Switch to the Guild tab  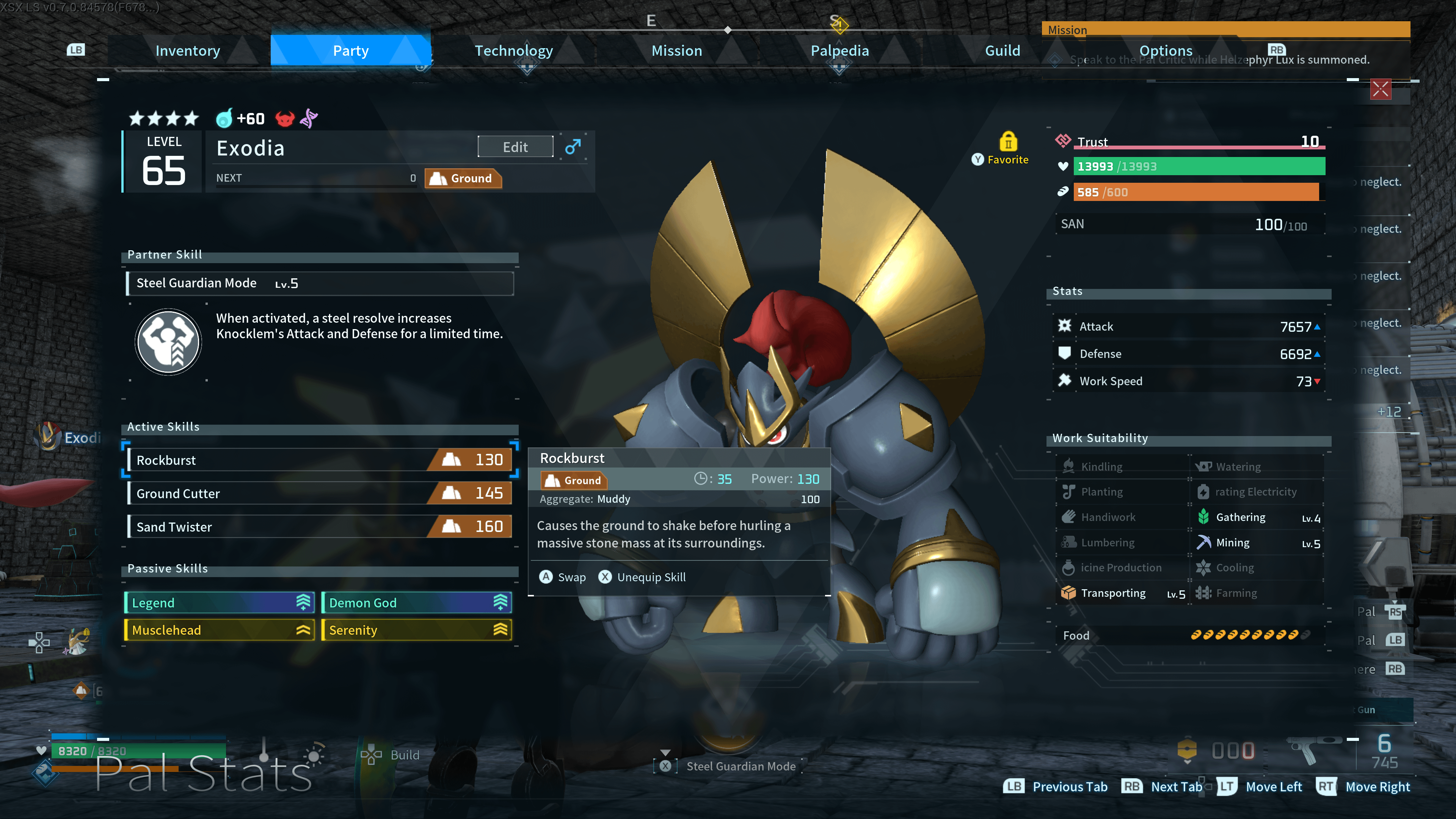coord(1002,51)
